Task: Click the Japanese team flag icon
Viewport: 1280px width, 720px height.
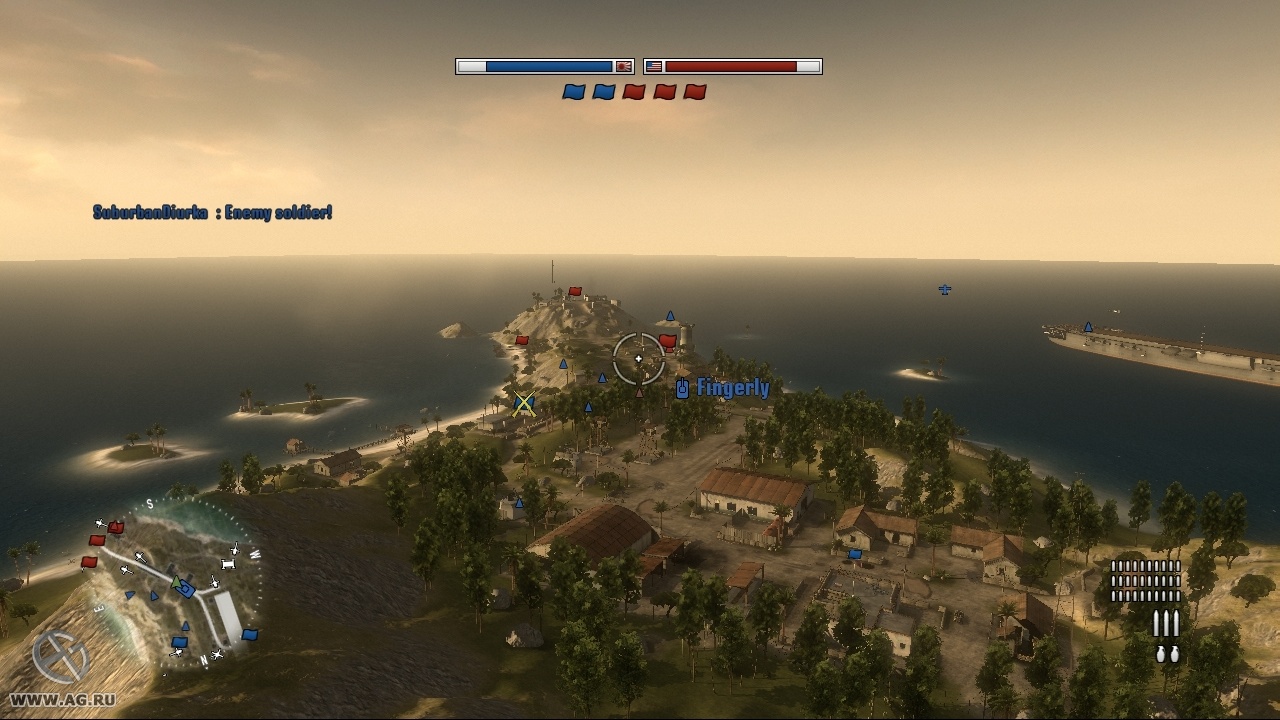Action: click(x=623, y=67)
